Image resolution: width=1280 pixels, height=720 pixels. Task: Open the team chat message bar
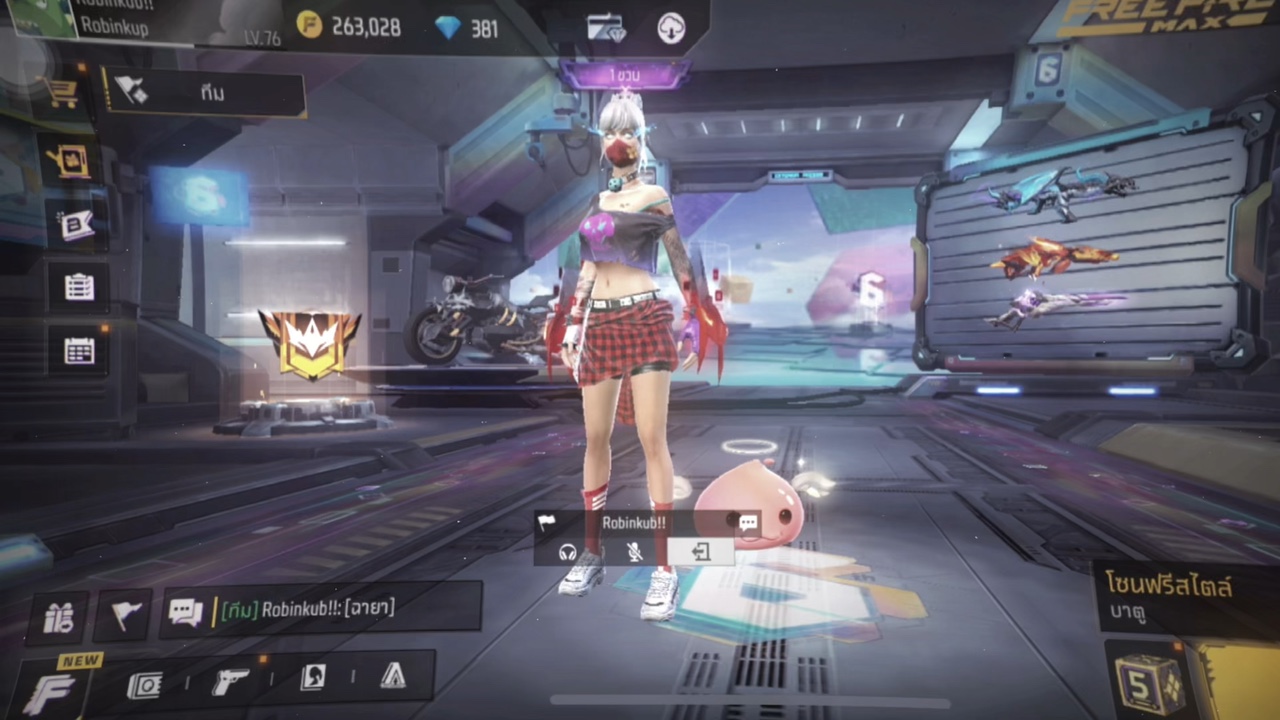tap(322, 608)
